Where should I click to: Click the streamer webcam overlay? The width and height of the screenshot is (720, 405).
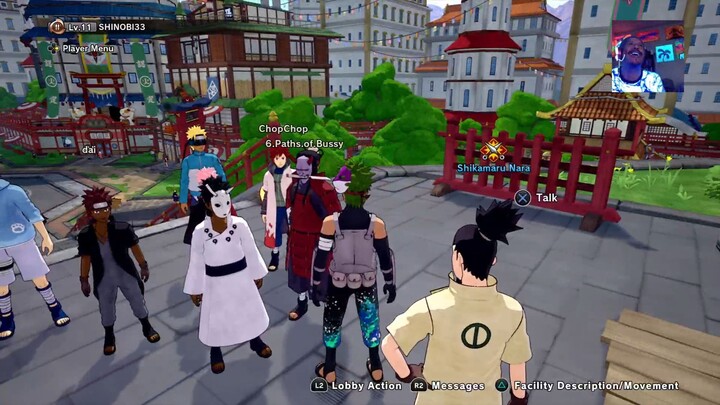(647, 56)
